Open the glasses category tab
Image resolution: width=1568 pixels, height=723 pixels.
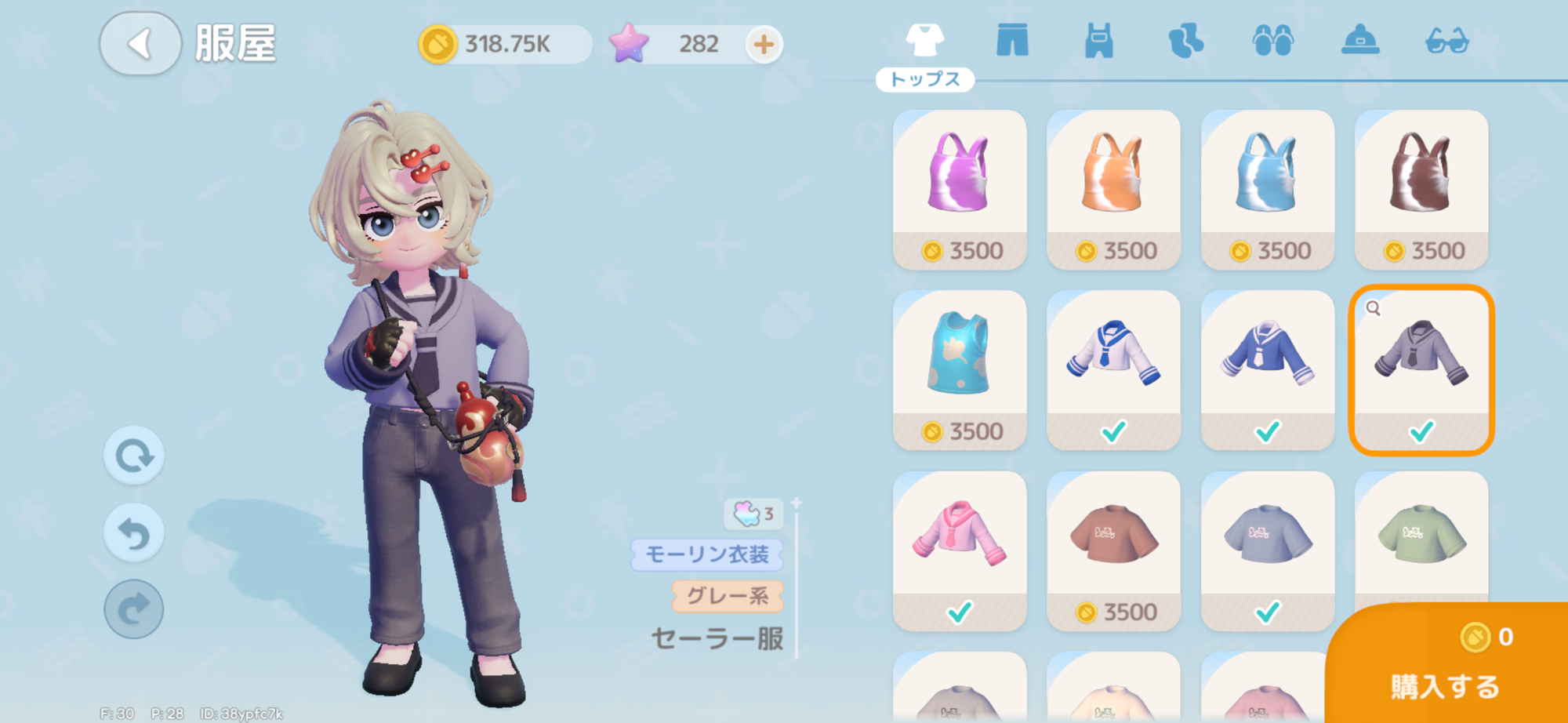click(1446, 40)
